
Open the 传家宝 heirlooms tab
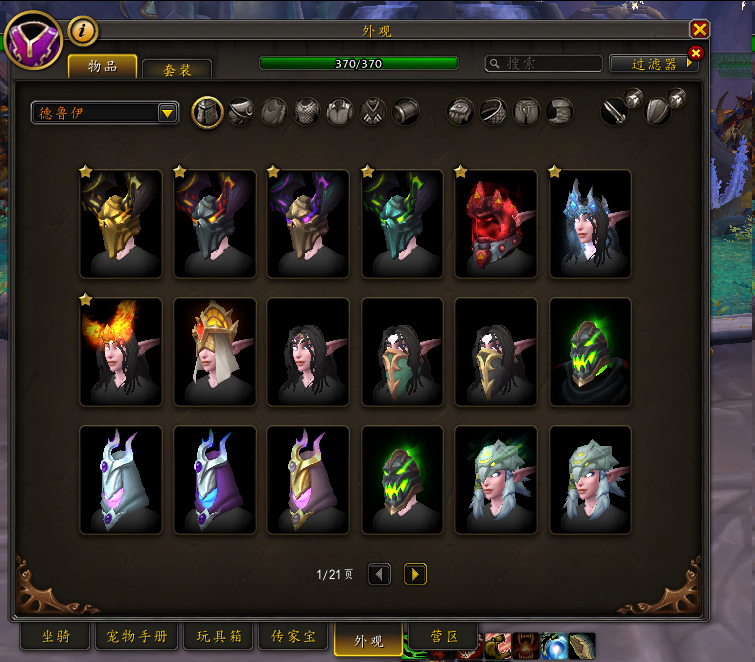[292, 636]
